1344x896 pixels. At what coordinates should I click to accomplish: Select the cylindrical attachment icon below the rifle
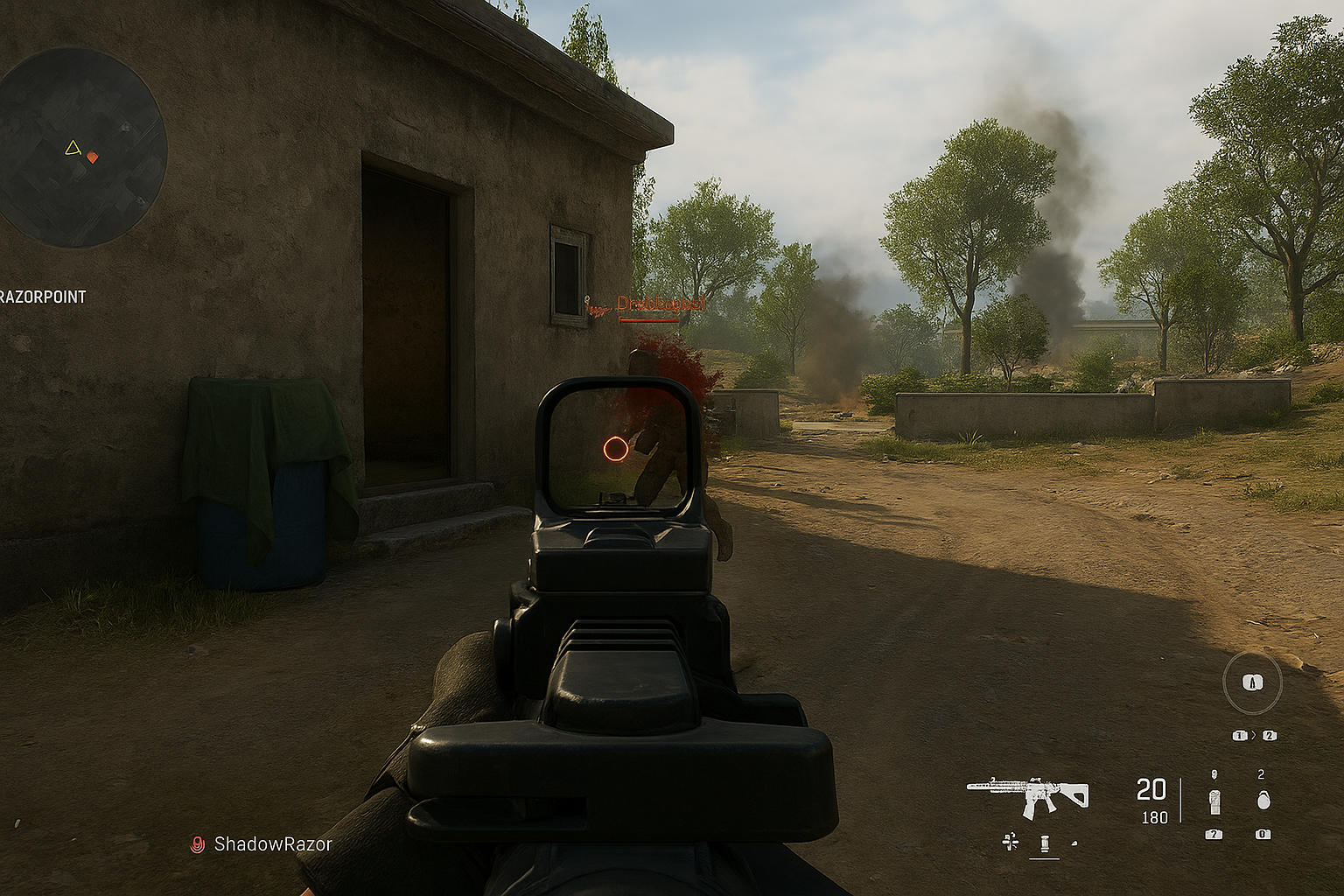[1044, 843]
